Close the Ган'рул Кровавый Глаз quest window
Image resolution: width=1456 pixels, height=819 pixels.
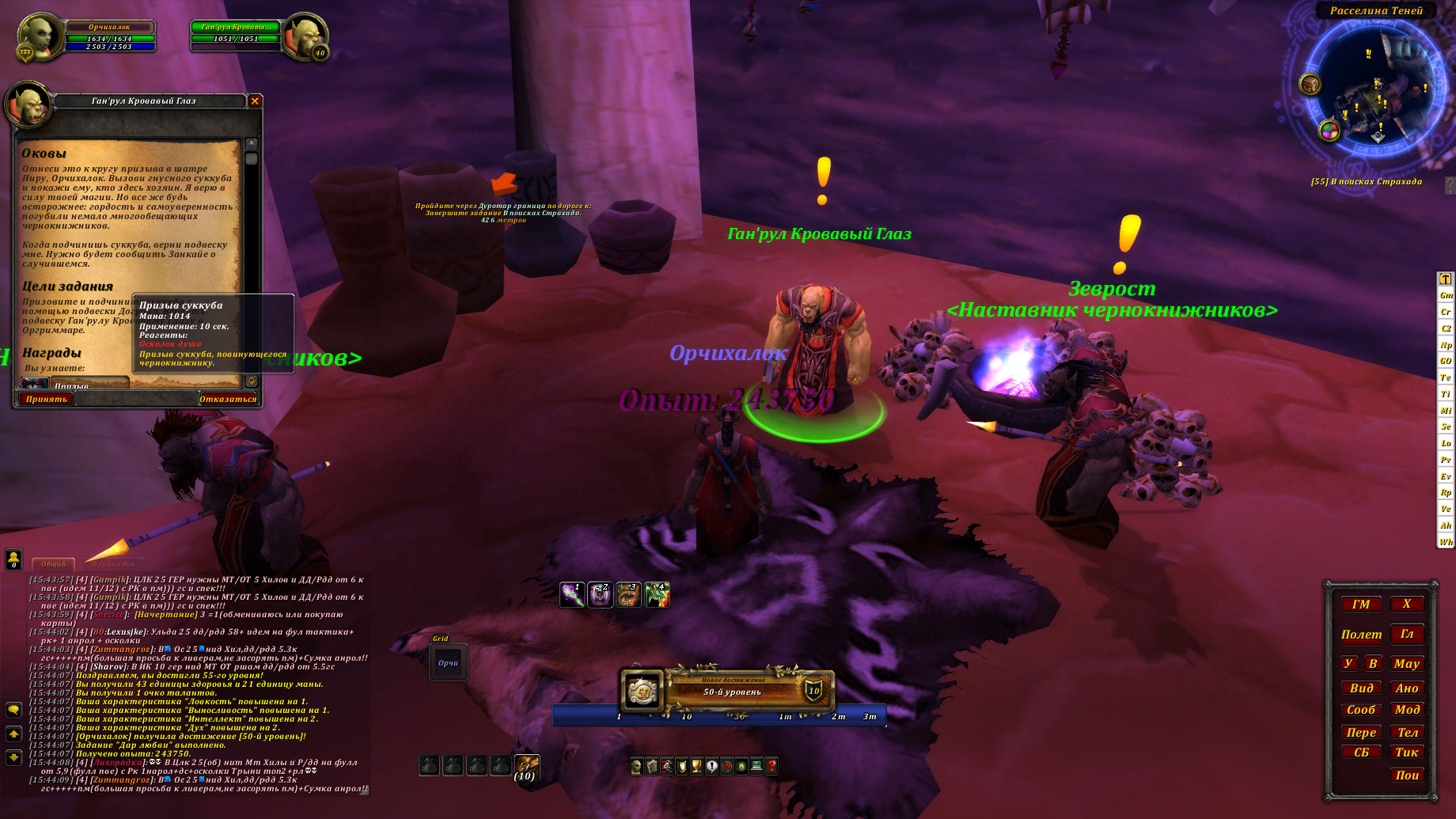pos(255,100)
